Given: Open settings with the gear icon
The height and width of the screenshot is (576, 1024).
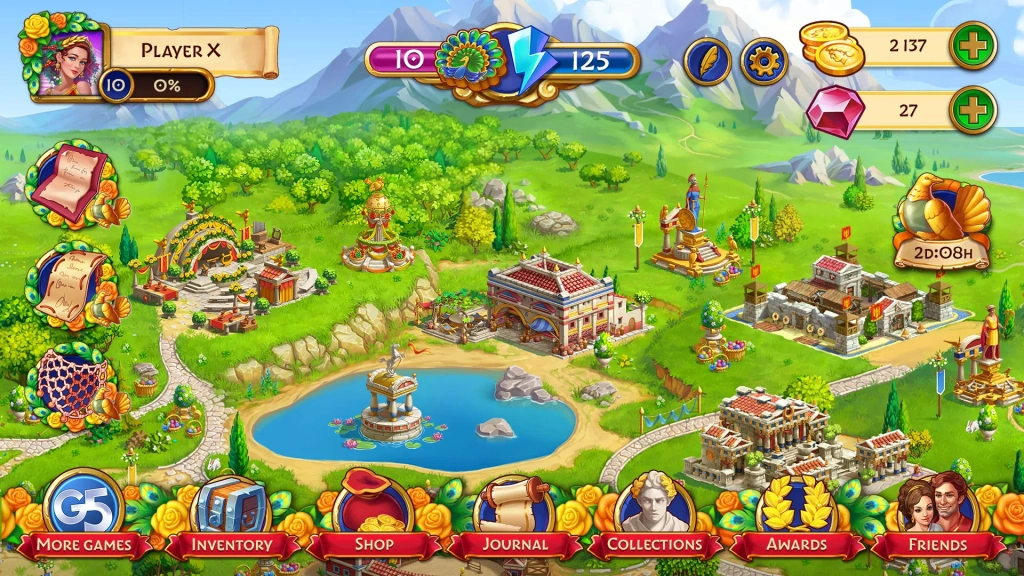Looking at the screenshot, I should click(x=764, y=61).
